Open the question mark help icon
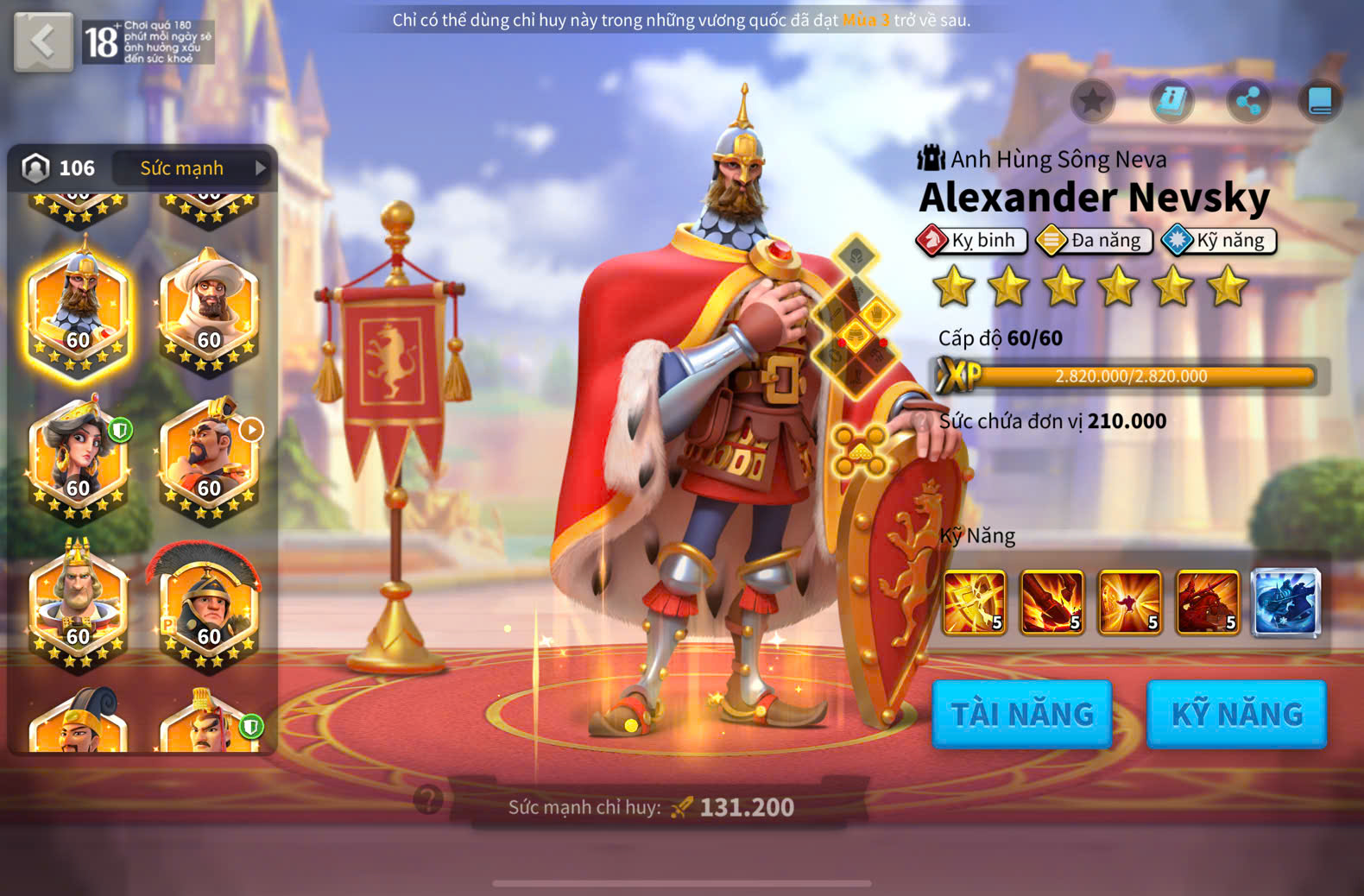This screenshot has height=896, width=1364. click(x=428, y=799)
